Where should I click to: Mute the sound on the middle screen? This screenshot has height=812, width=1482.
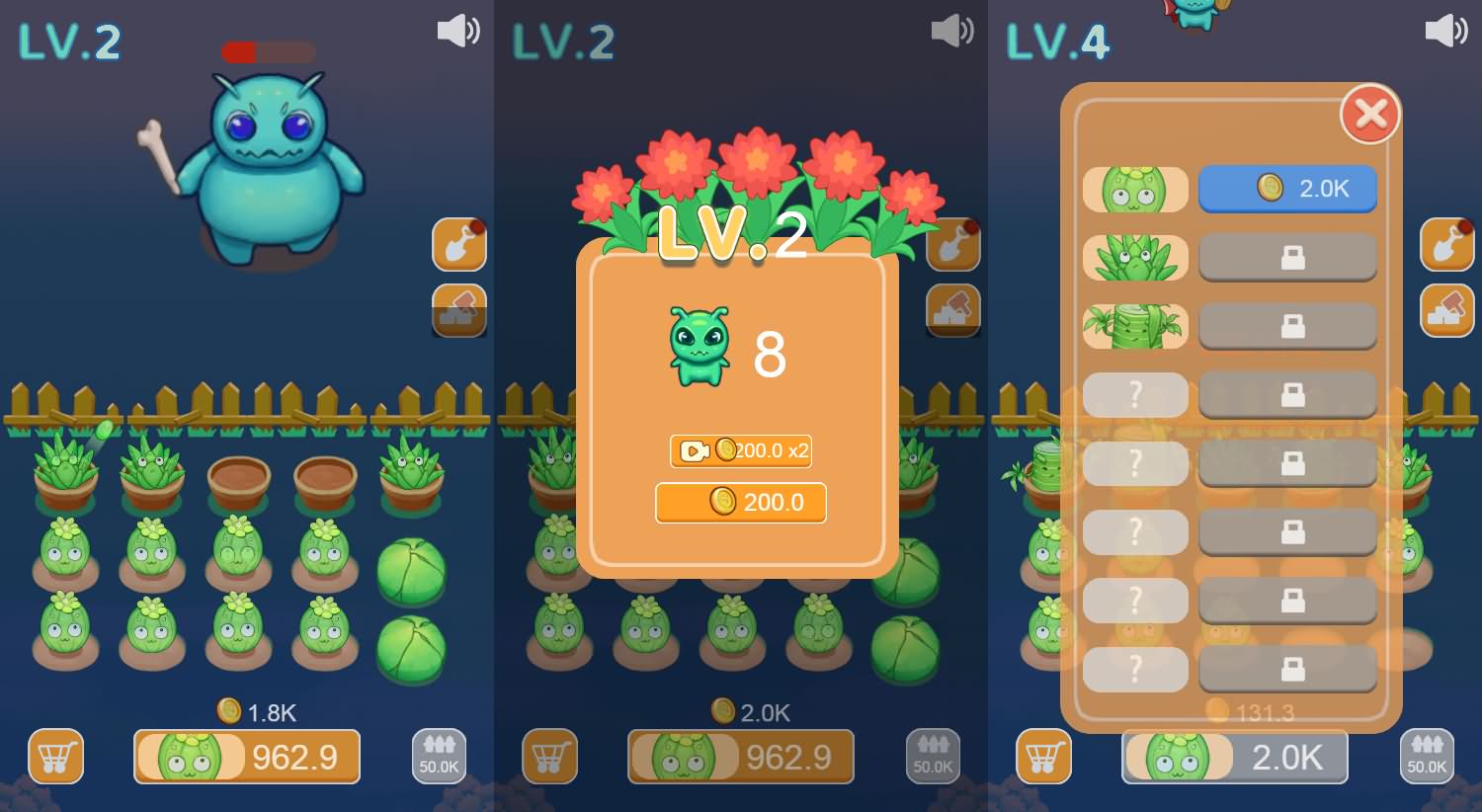tap(951, 30)
